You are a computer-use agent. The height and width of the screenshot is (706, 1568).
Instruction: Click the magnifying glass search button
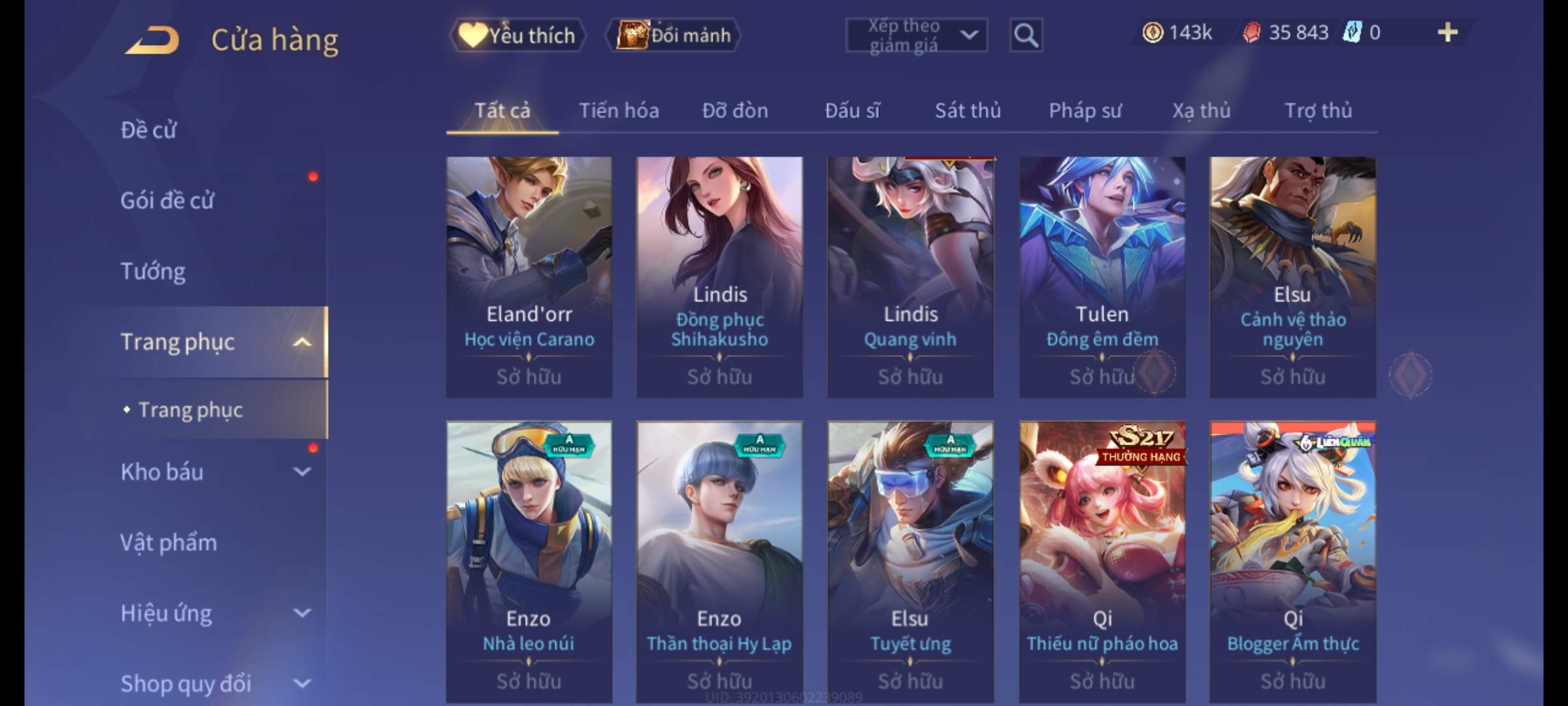[x=1026, y=35]
